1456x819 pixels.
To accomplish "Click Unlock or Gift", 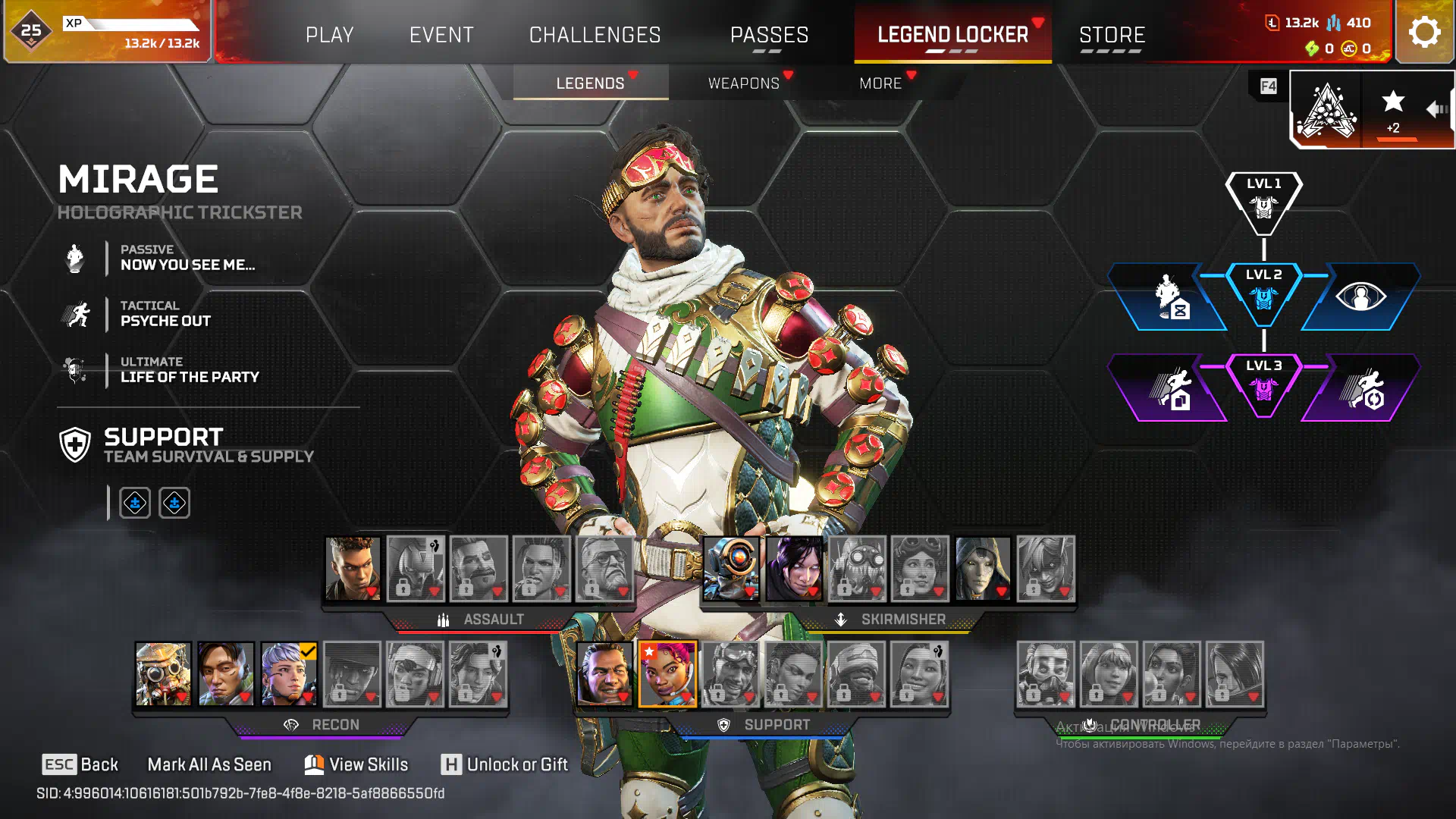I will [x=505, y=764].
